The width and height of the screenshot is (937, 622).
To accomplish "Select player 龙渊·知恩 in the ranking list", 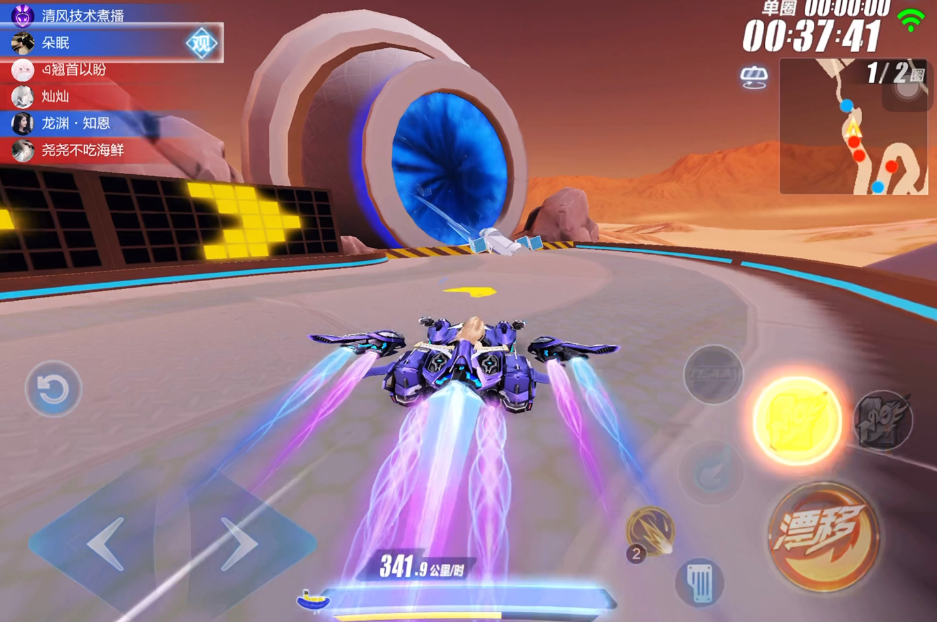I will pyautogui.click(x=75, y=124).
